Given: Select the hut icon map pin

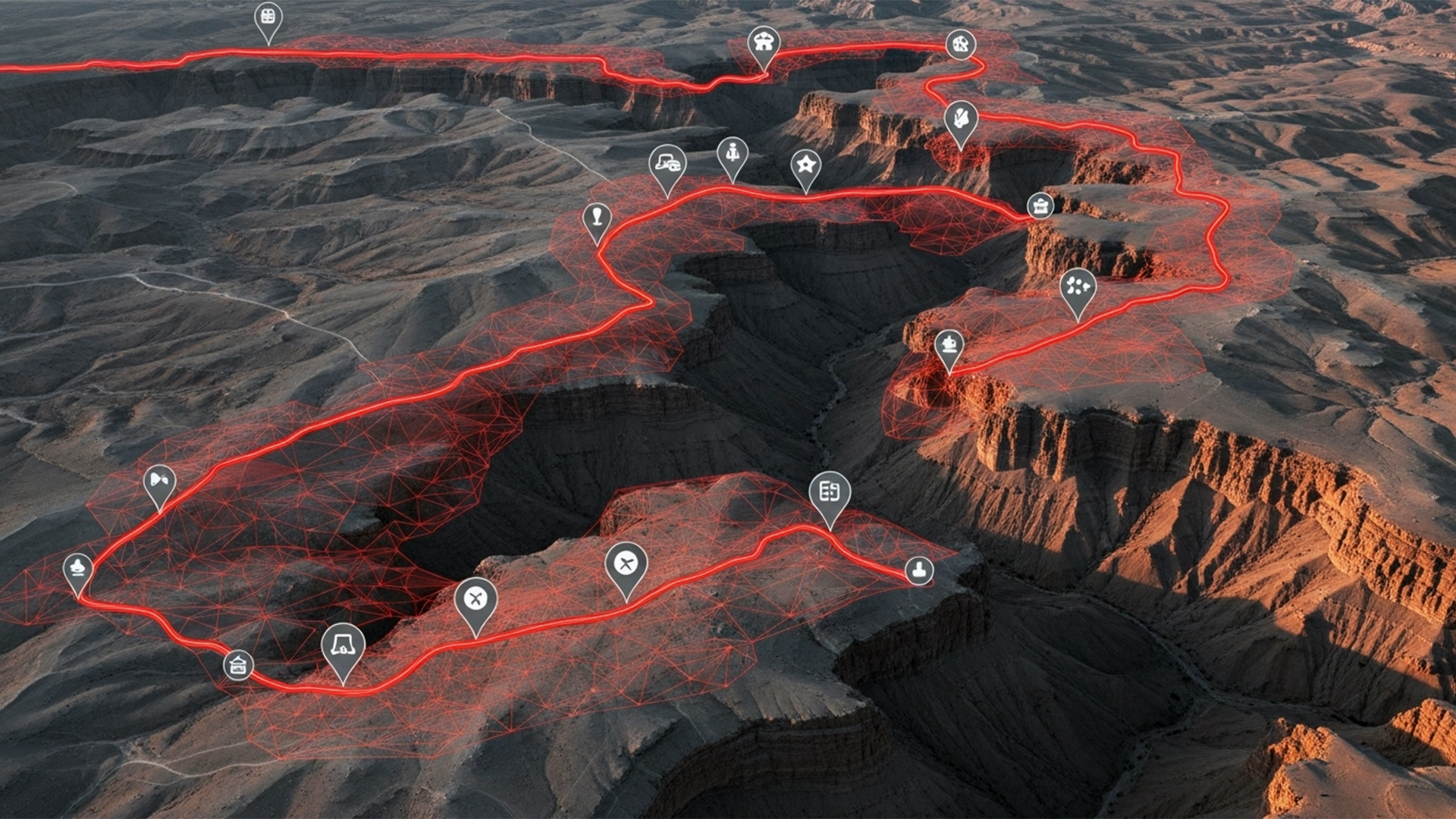Looking at the screenshot, I should click(x=238, y=665).
